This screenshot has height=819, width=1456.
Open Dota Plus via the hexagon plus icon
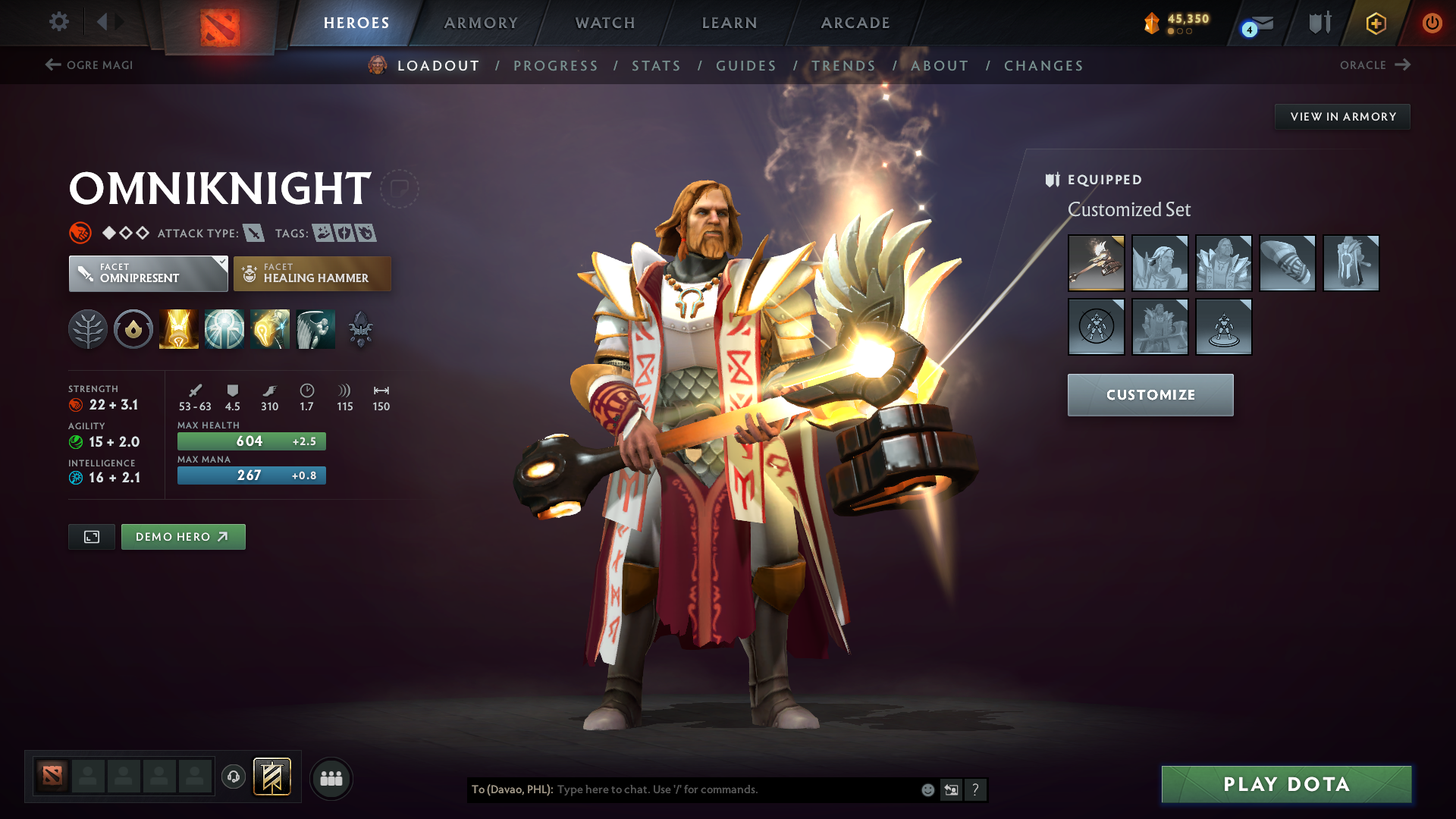1375,23
